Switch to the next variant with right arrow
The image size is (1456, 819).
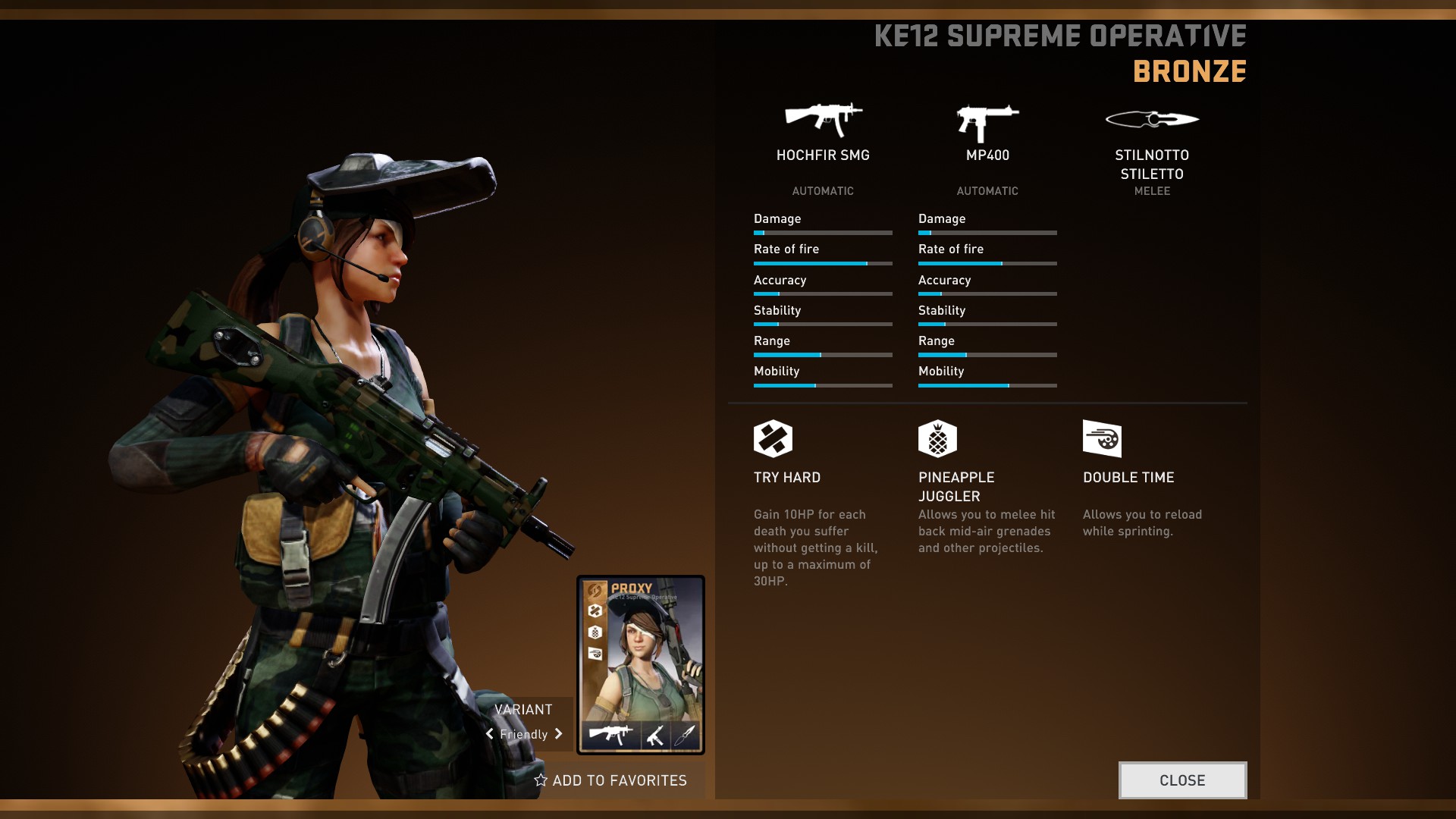coord(559,734)
